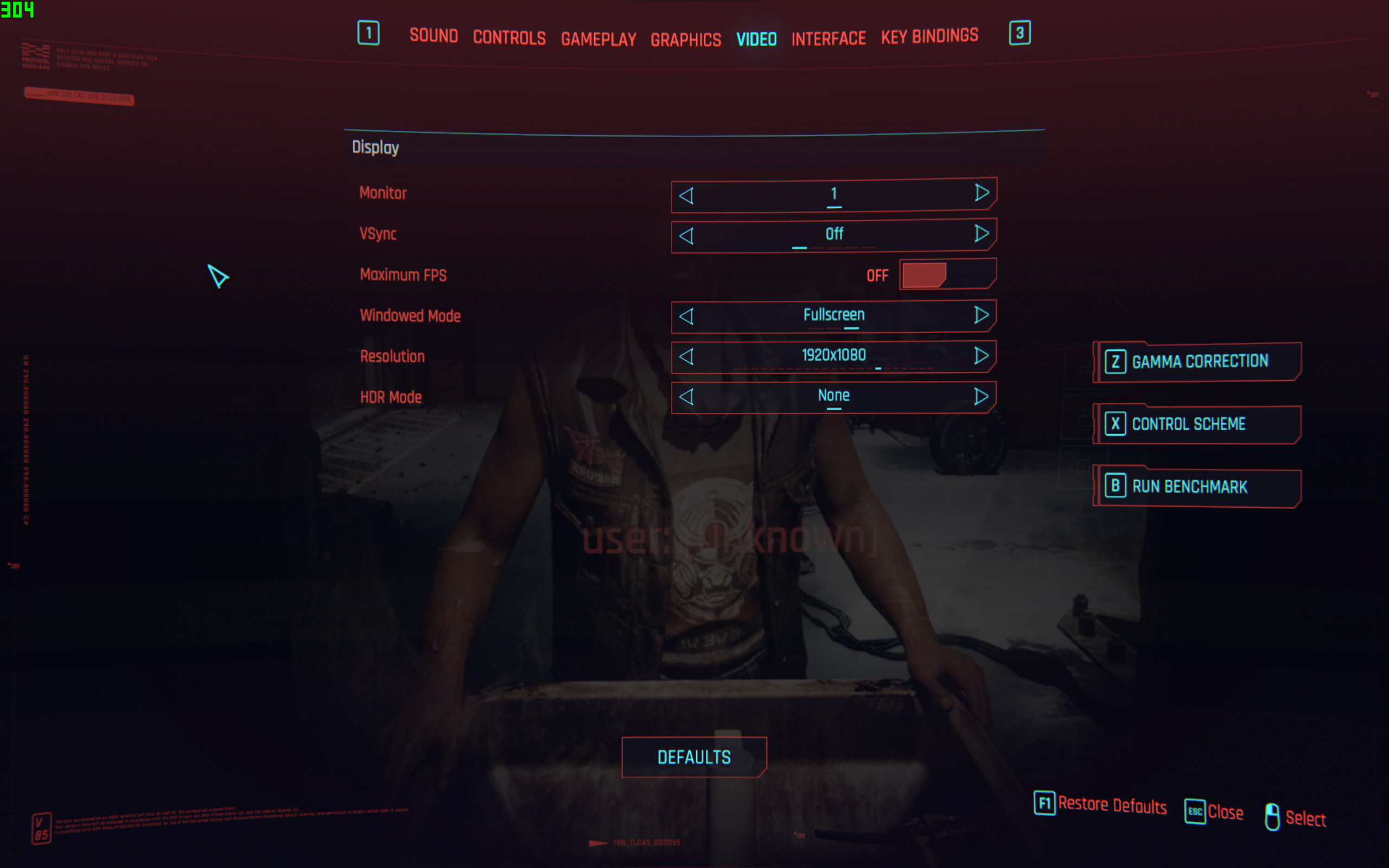The height and width of the screenshot is (868, 1389).
Task: Show the Key Bindings tab
Action: (x=929, y=36)
